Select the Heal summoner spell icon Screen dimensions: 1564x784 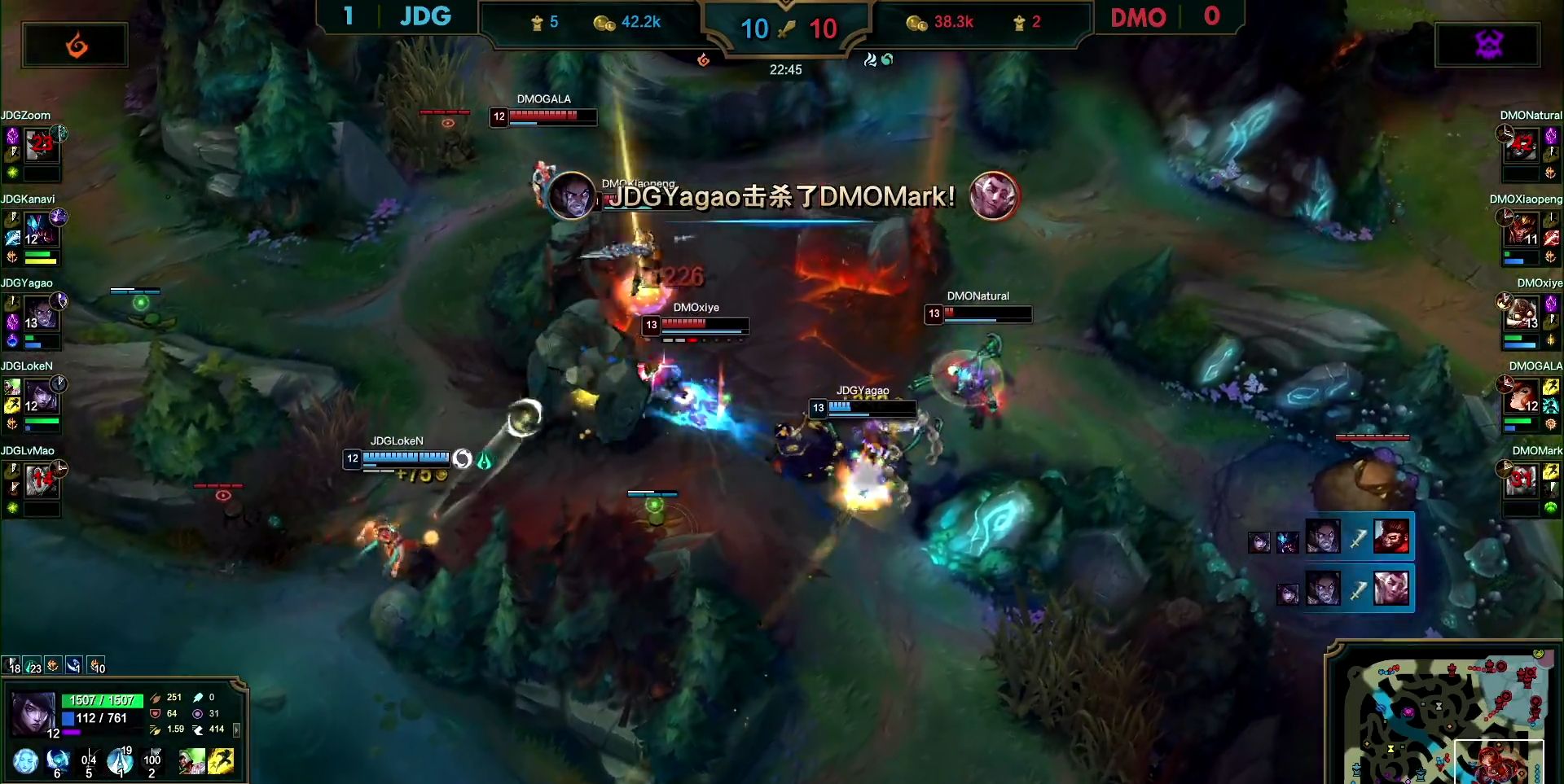(191, 763)
